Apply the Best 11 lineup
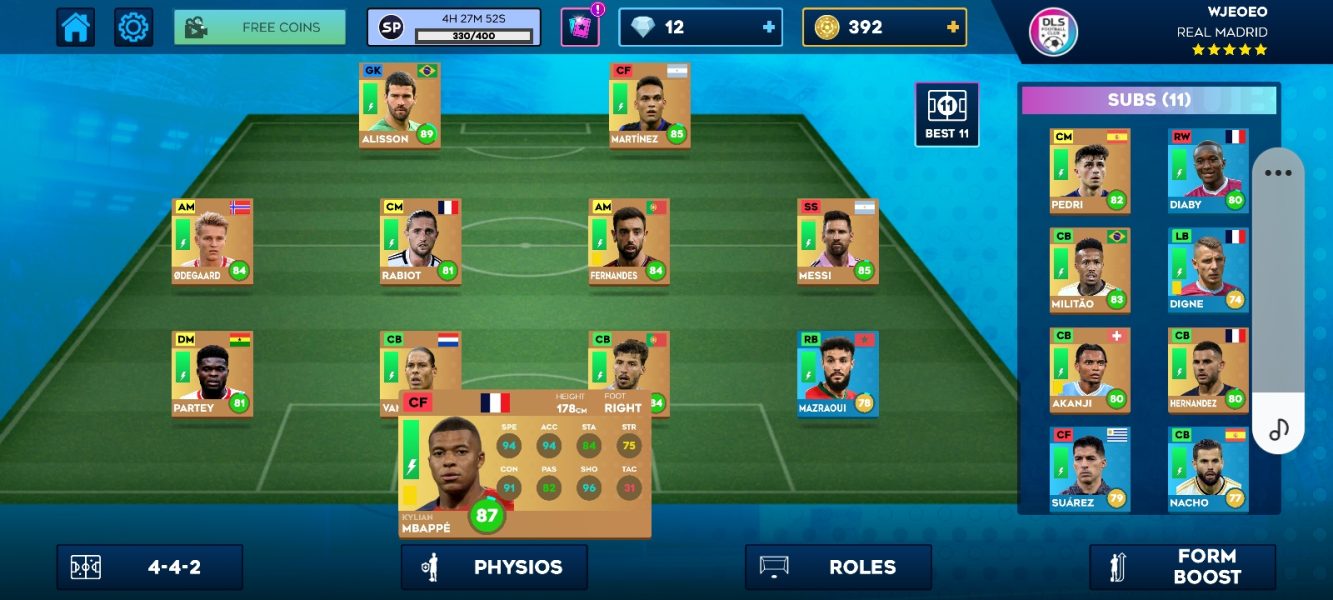Image resolution: width=1333 pixels, height=600 pixels. 946,114
